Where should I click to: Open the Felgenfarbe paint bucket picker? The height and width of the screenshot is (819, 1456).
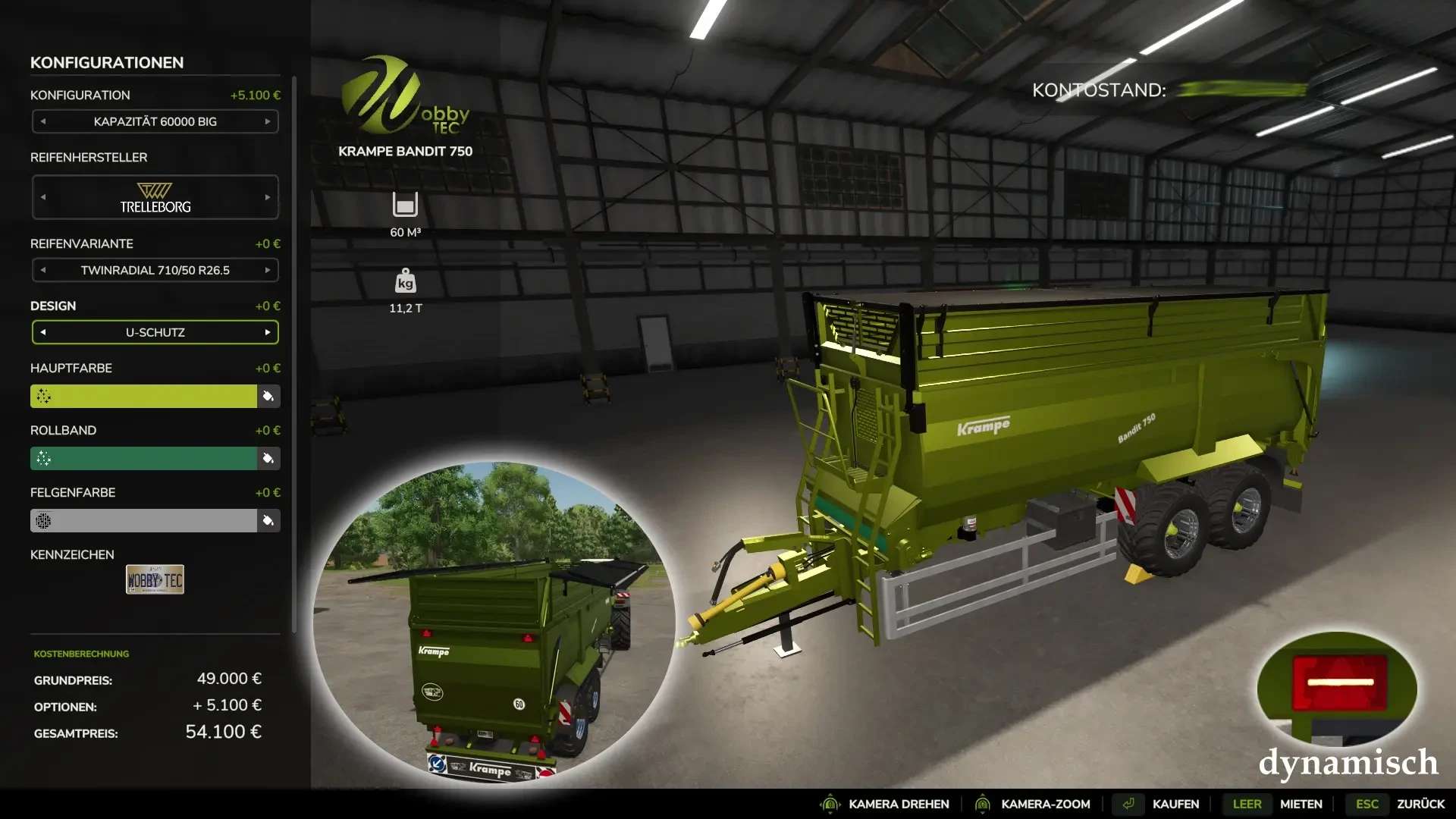coord(267,520)
